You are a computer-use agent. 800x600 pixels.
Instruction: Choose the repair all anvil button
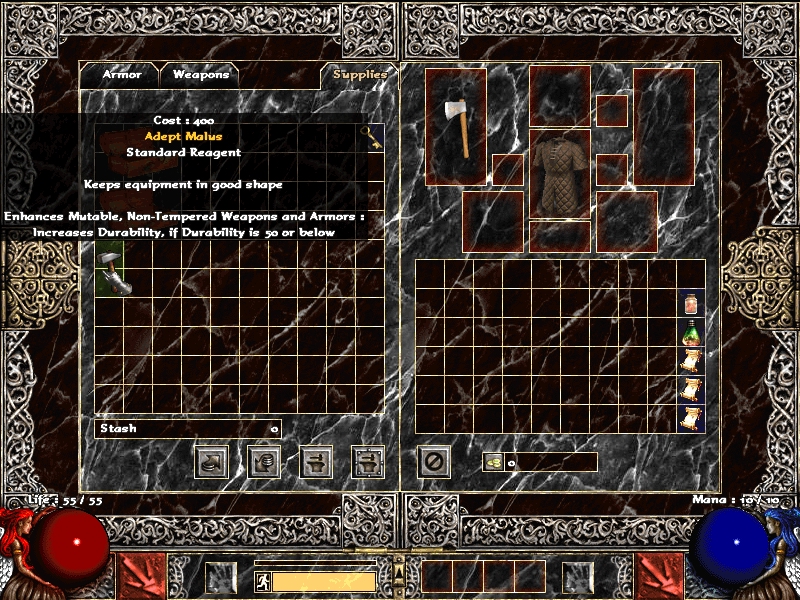pyautogui.click(x=368, y=461)
